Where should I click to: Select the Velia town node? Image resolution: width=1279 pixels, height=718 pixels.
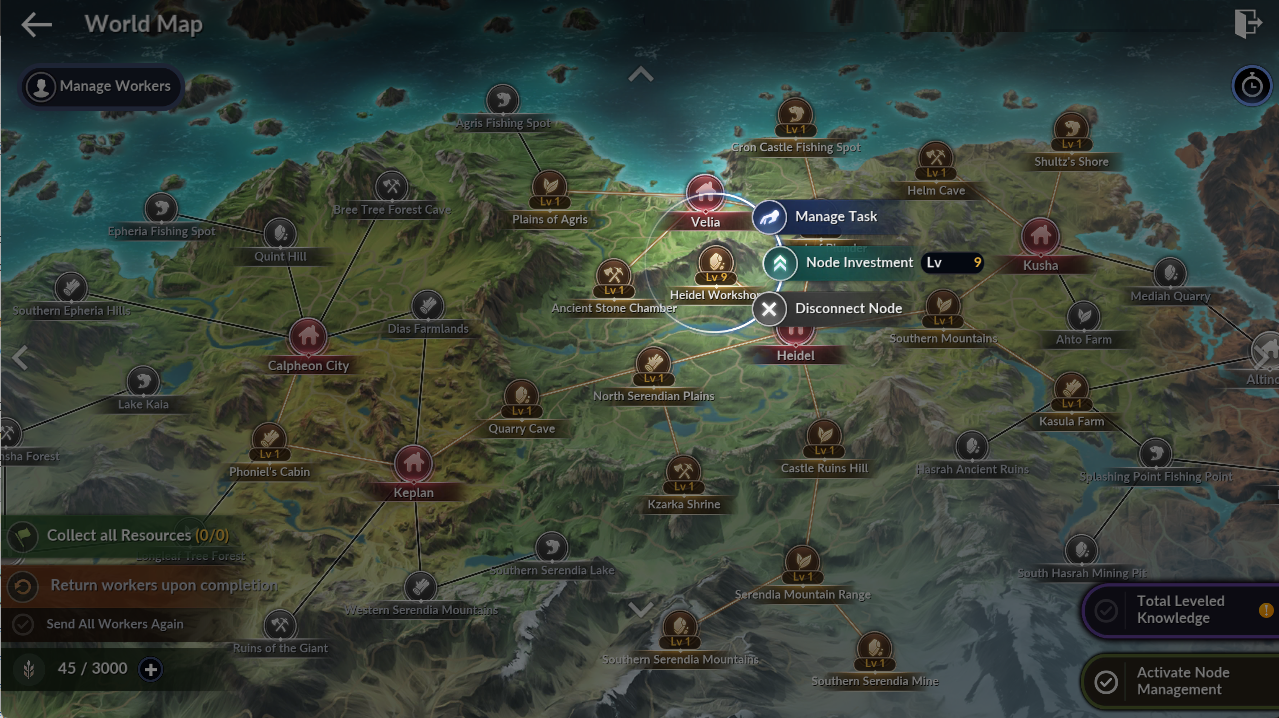coord(705,194)
